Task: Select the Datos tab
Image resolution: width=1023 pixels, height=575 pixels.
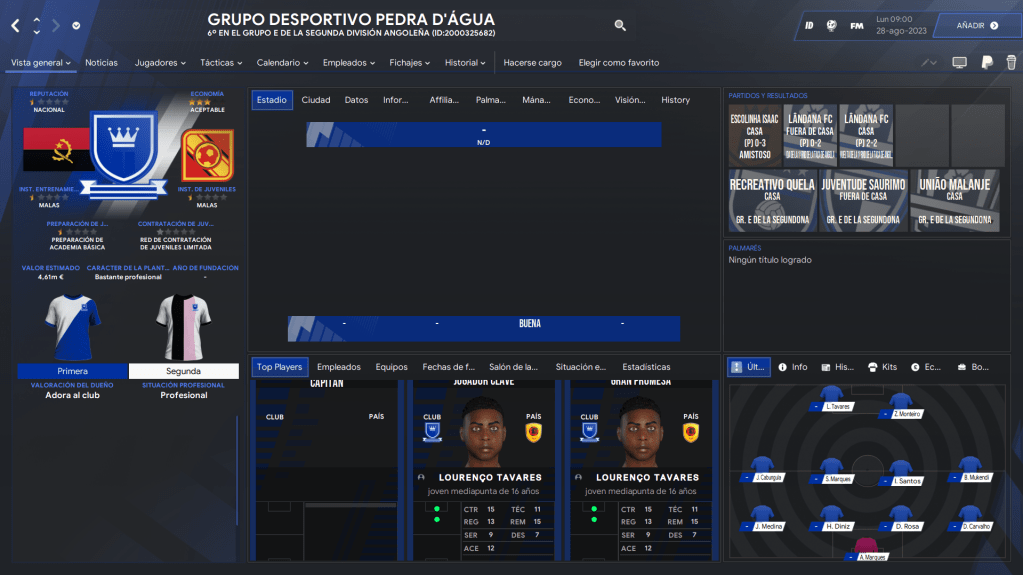Action: pyautogui.click(x=356, y=100)
